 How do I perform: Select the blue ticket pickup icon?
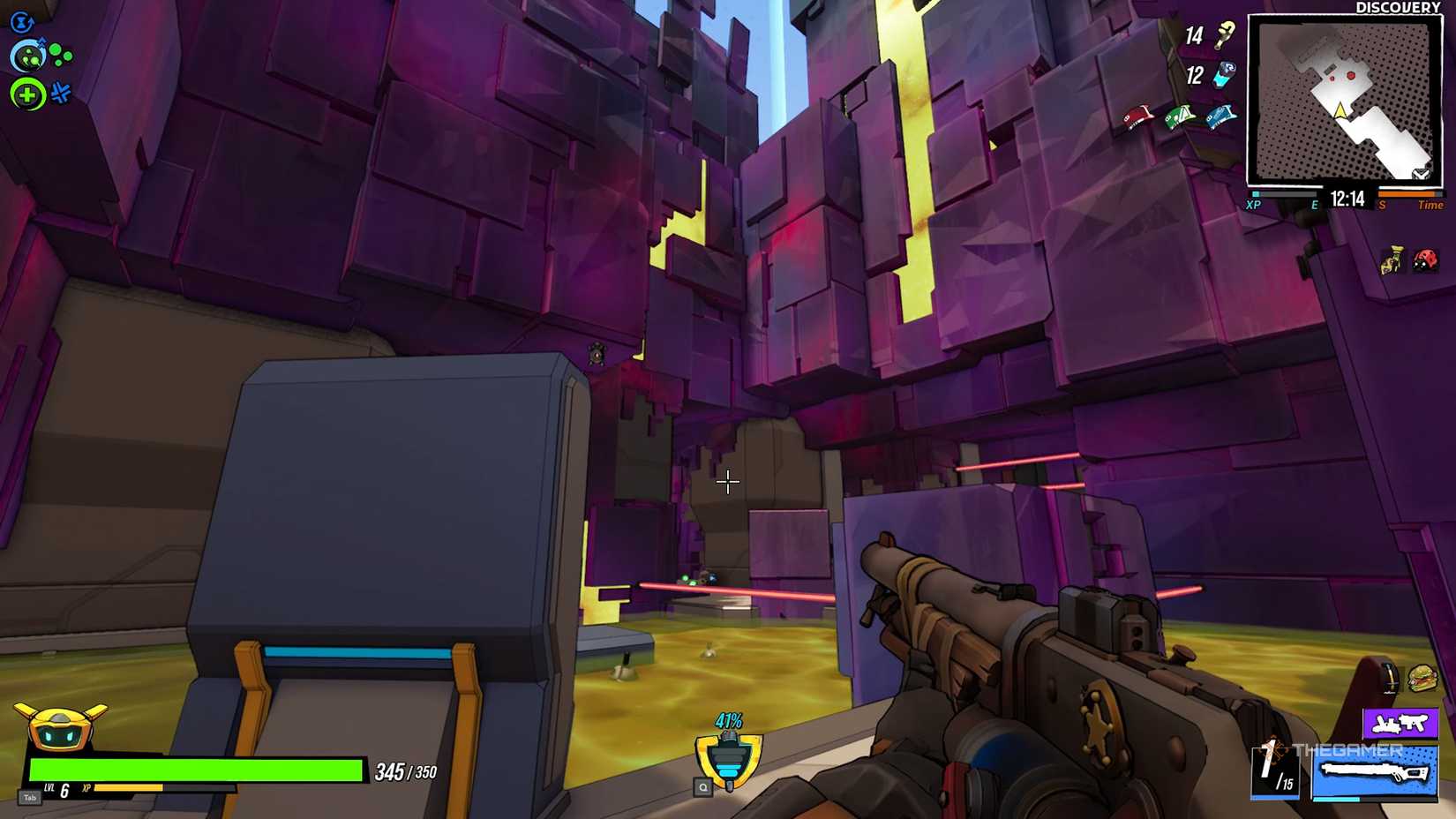(1220, 116)
